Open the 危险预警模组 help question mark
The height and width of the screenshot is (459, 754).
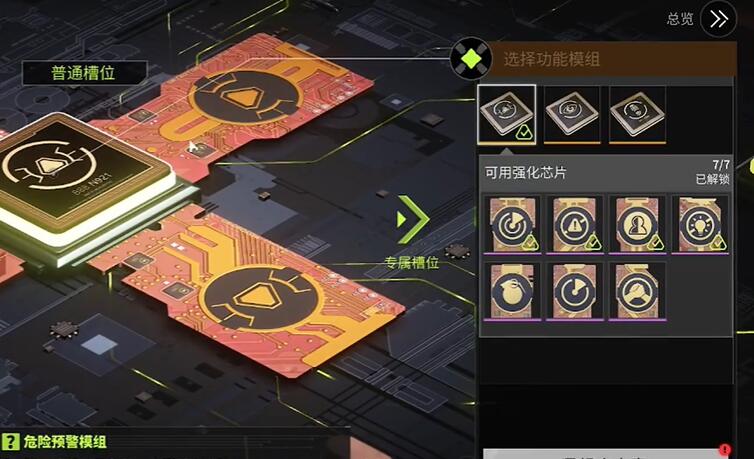[x=11, y=442]
